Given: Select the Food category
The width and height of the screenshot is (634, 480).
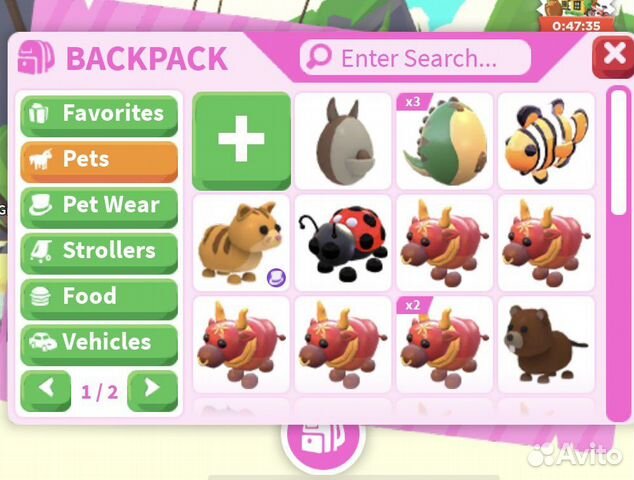Looking at the screenshot, I should tap(99, 297).
